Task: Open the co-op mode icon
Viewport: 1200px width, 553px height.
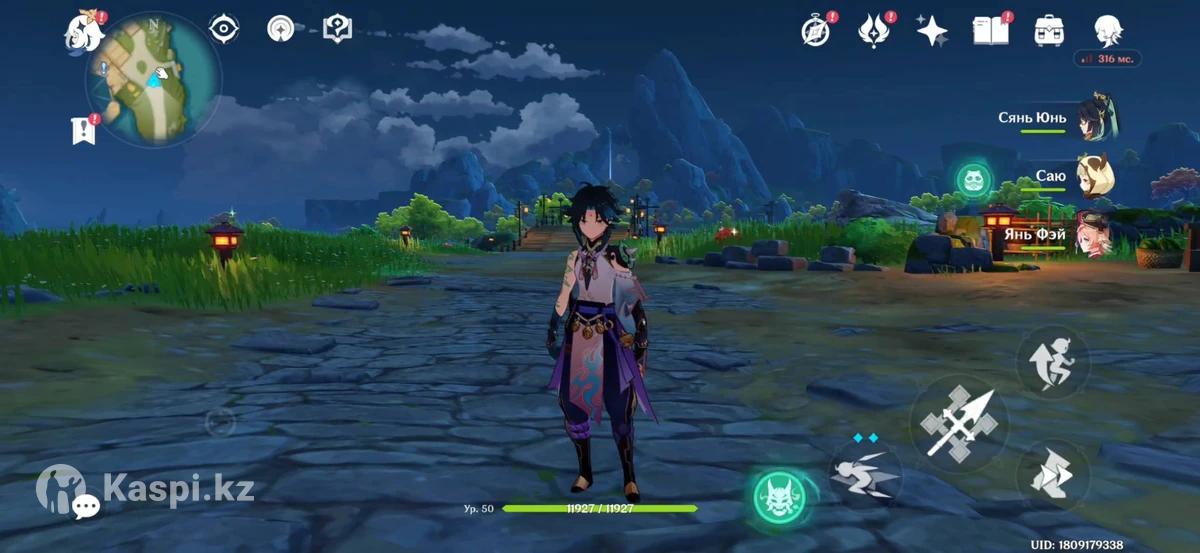Action: tap(337, 29)
